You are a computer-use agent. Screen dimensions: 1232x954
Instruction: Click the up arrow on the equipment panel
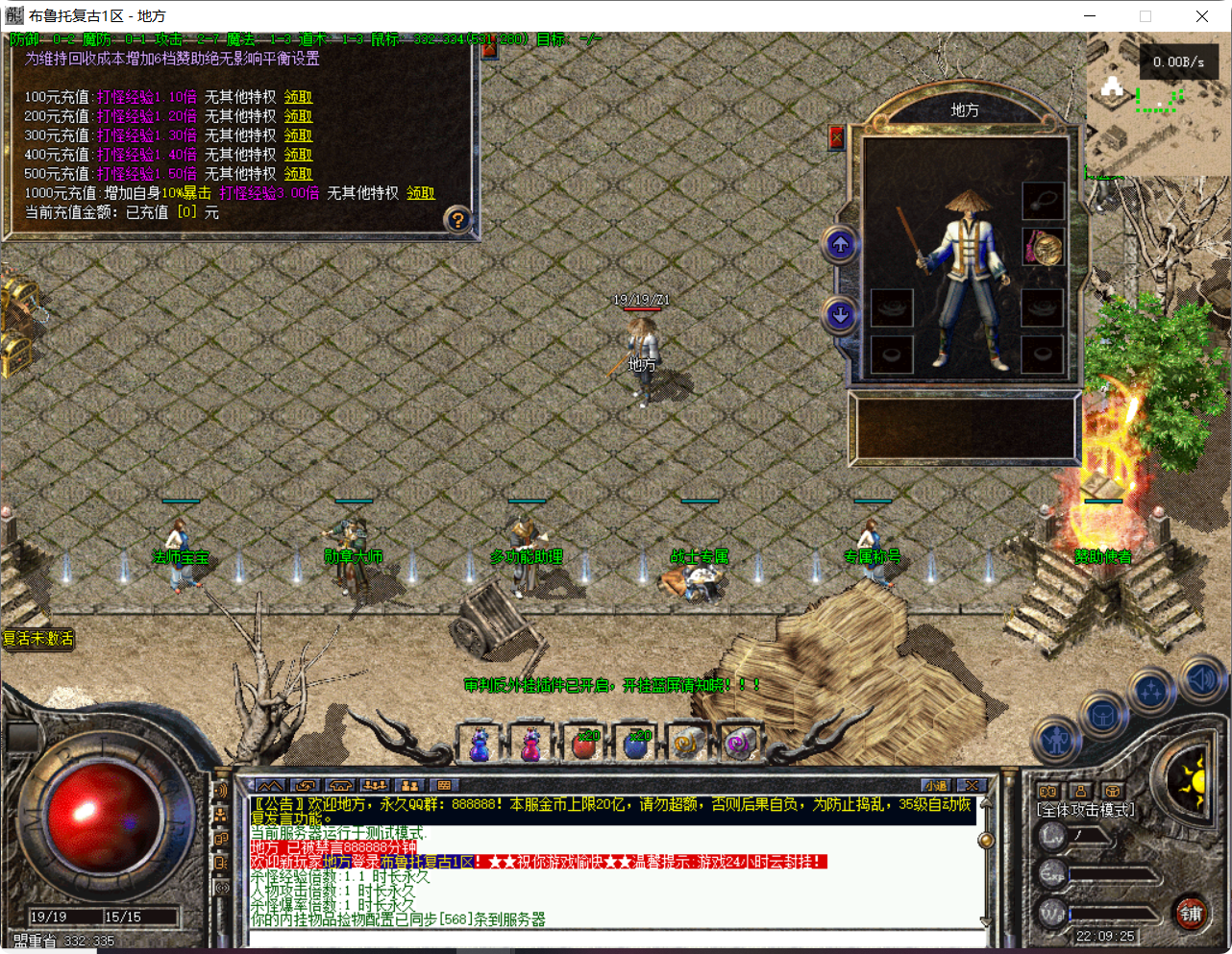pos(838,245)
